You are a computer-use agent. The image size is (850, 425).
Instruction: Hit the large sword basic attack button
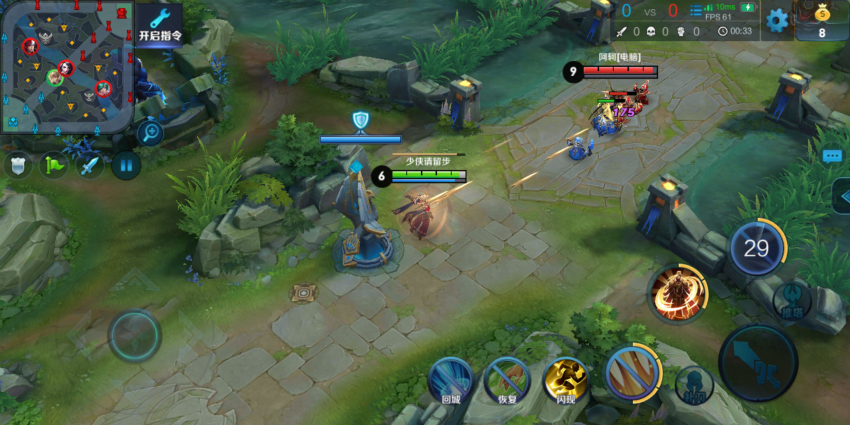(x=758, y=361)
